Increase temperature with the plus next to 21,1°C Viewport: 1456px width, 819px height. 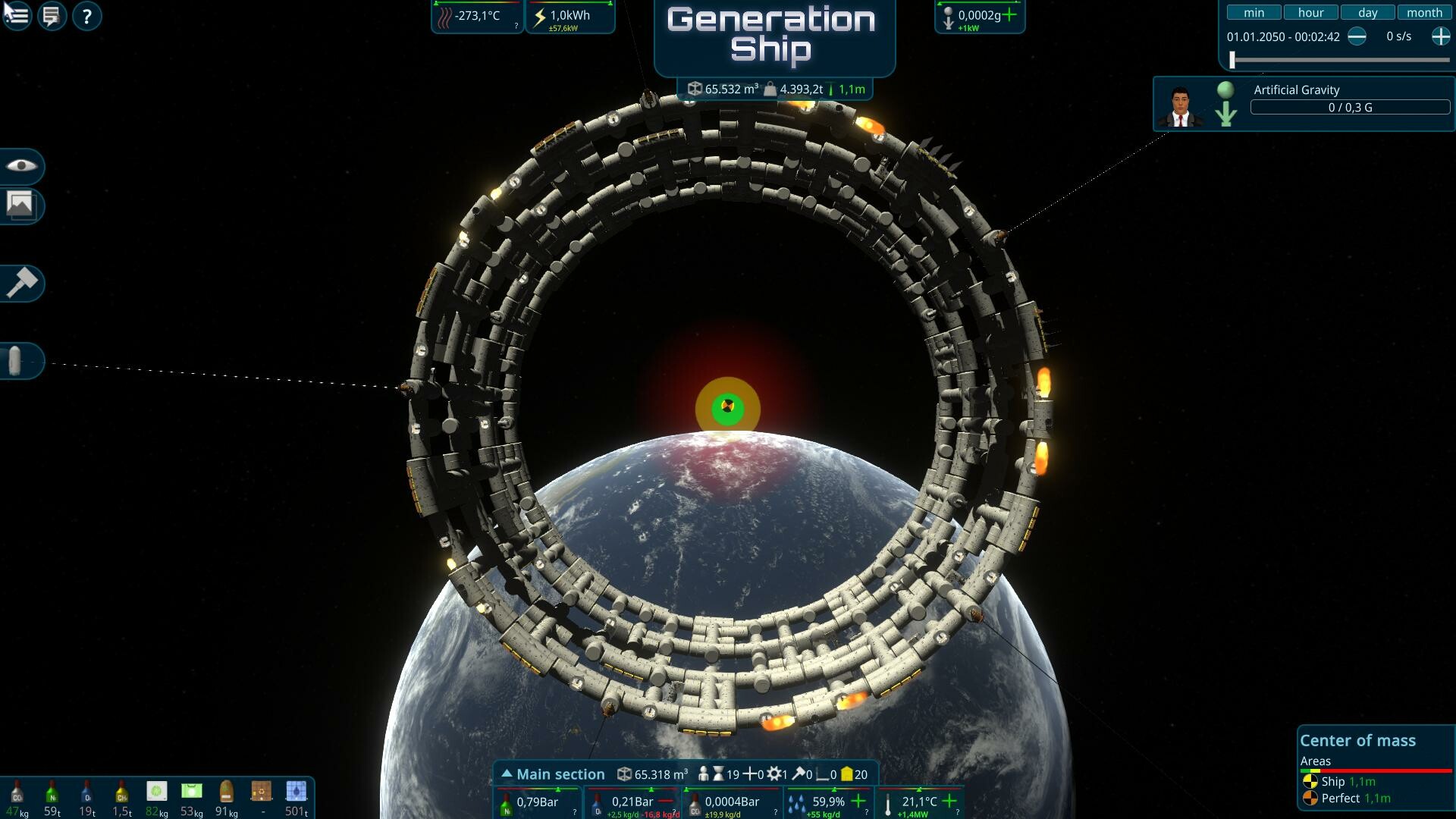pyautogui.click(x=949, y=801)
